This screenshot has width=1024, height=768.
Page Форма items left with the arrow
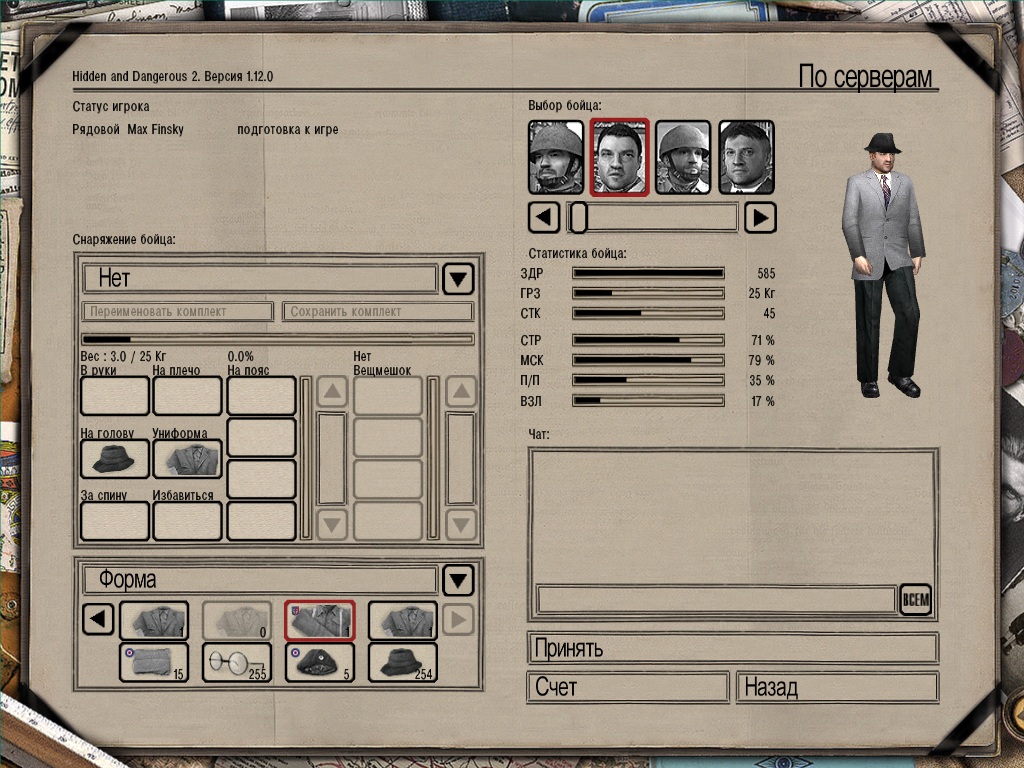coord(97,621)
